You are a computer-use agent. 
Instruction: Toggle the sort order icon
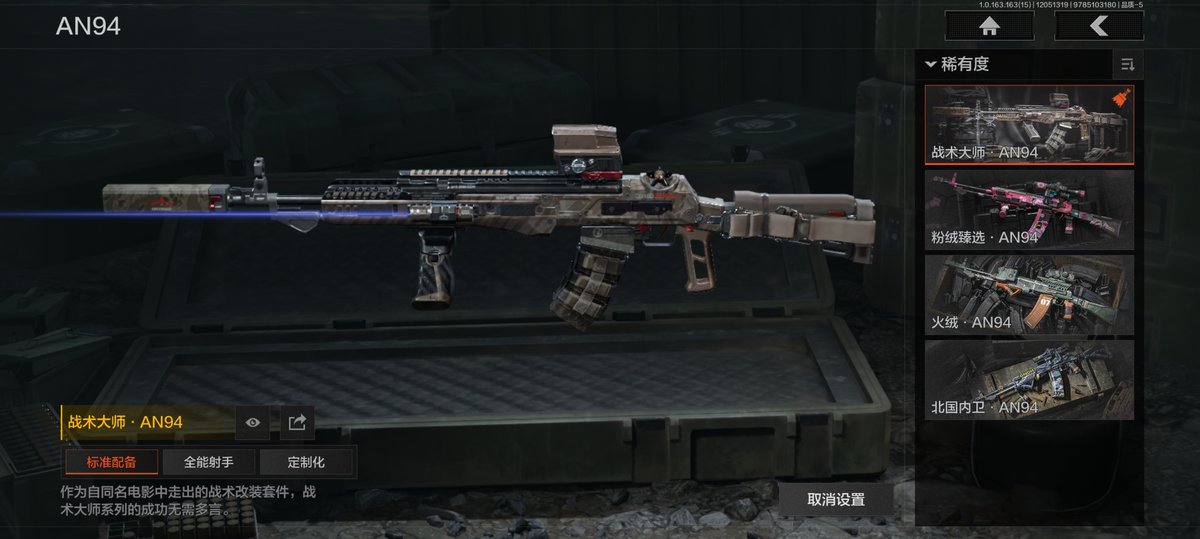point(1127,65)
